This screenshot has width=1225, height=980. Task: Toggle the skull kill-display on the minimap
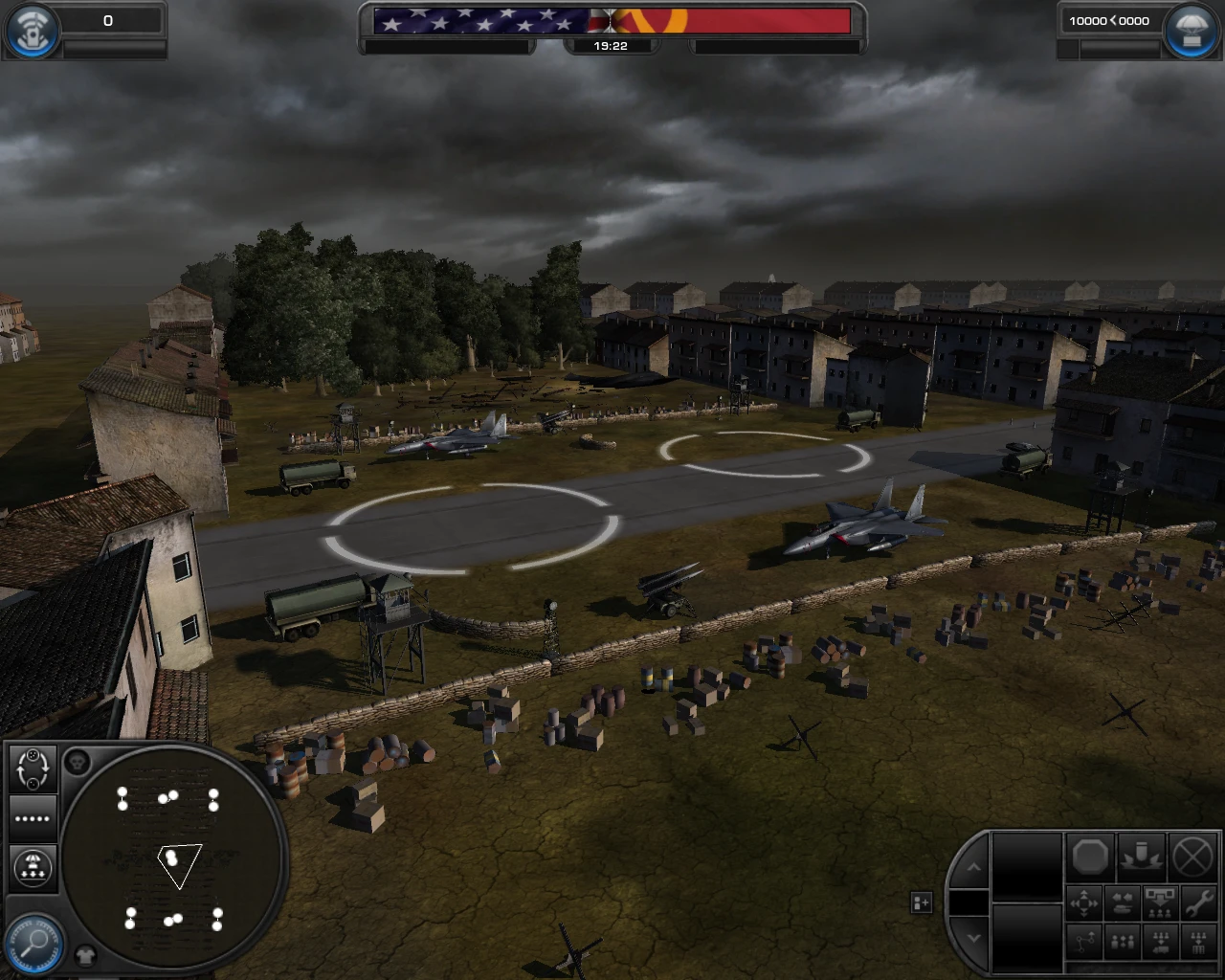point(75,761)
